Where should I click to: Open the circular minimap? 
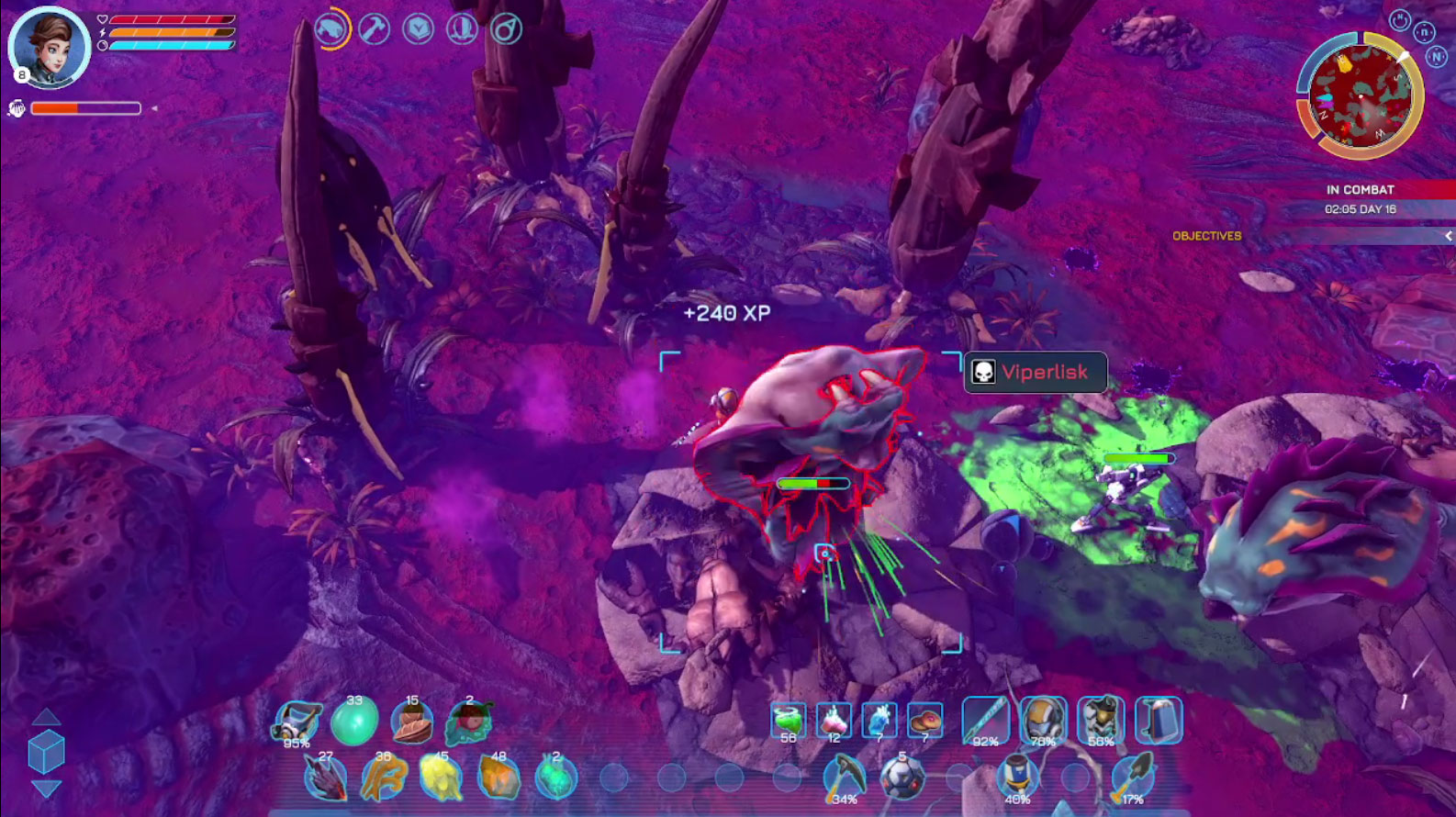(x=1360, y=95)
